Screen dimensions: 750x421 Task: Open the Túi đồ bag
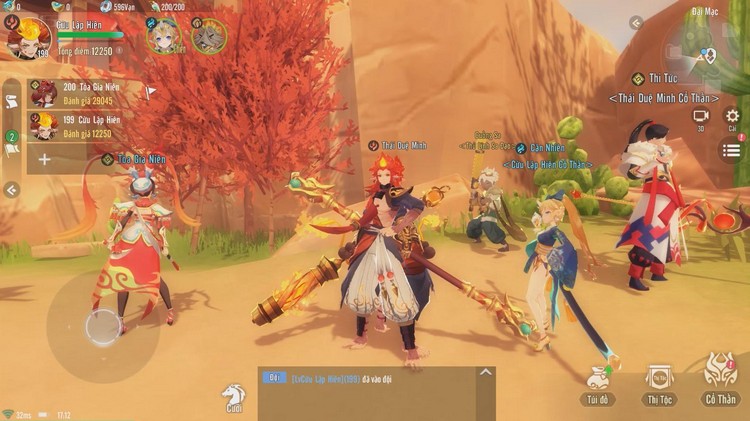point(599,384)
